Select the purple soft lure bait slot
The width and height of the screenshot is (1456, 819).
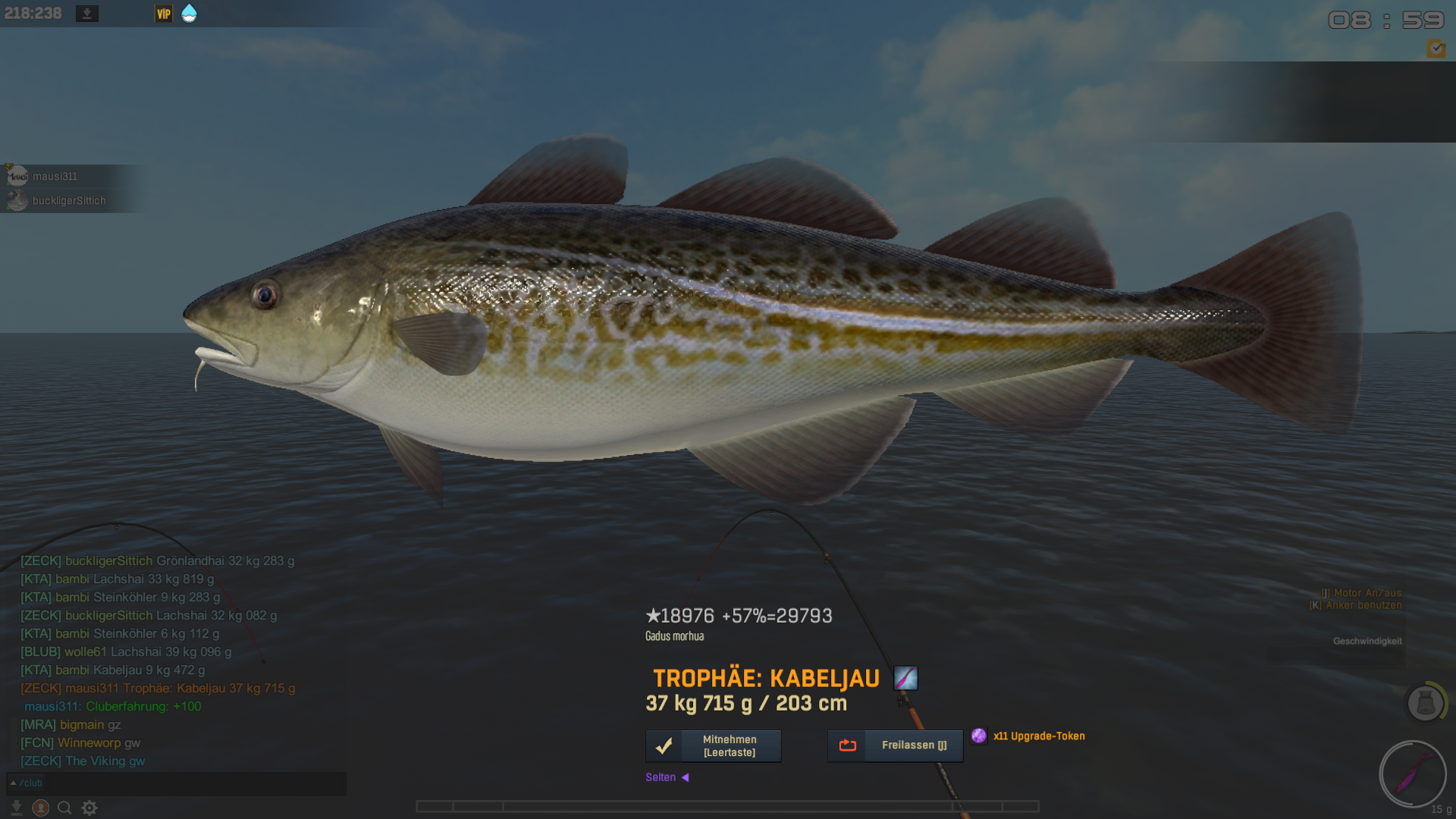pos(1412,775)
